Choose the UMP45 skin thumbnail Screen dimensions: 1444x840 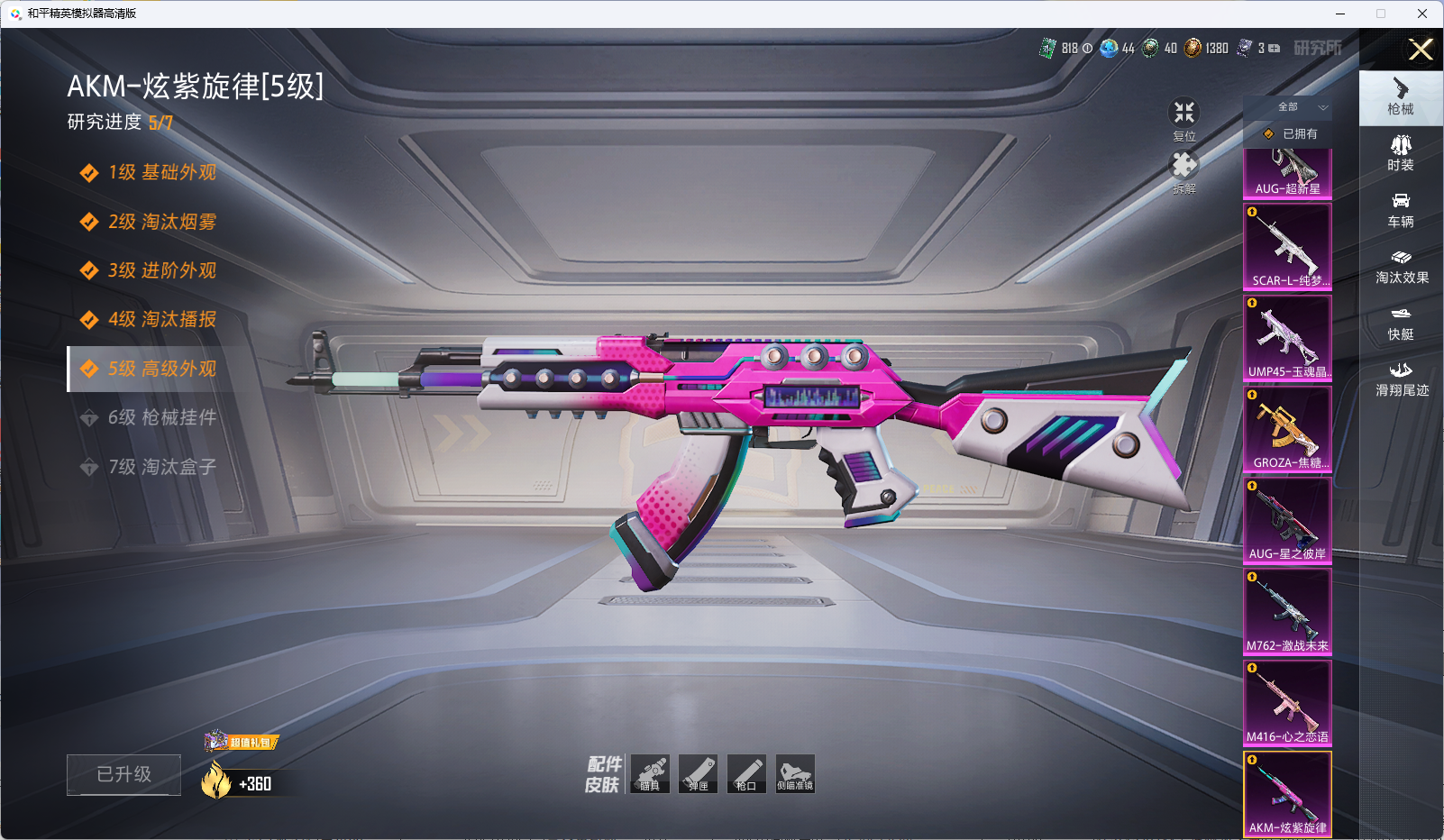(1287, 337)
